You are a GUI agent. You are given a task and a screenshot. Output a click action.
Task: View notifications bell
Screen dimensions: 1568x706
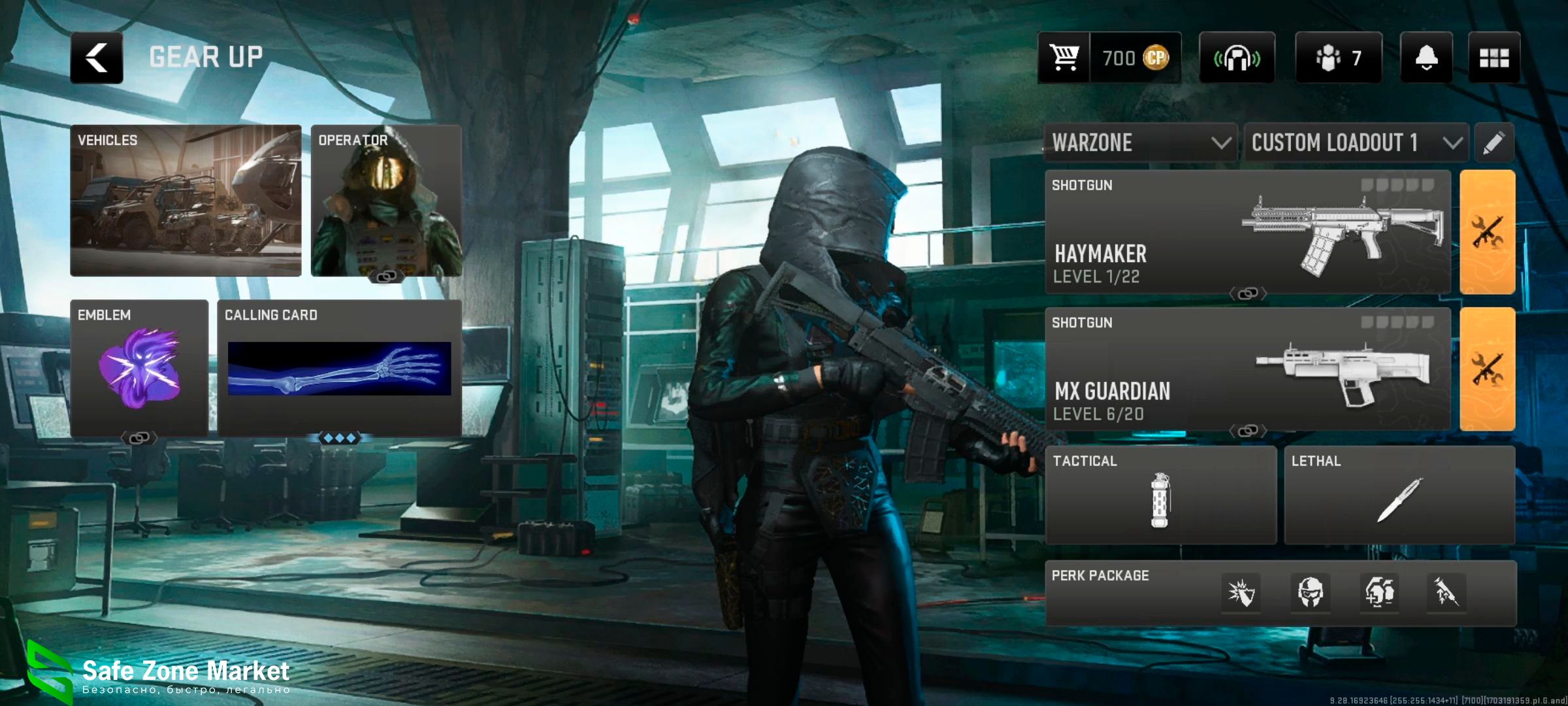(1426, 58)
